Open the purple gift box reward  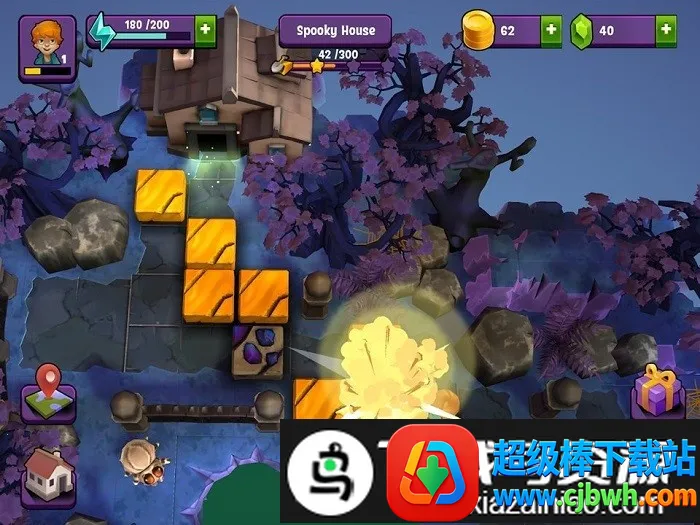tap(657, 390)
